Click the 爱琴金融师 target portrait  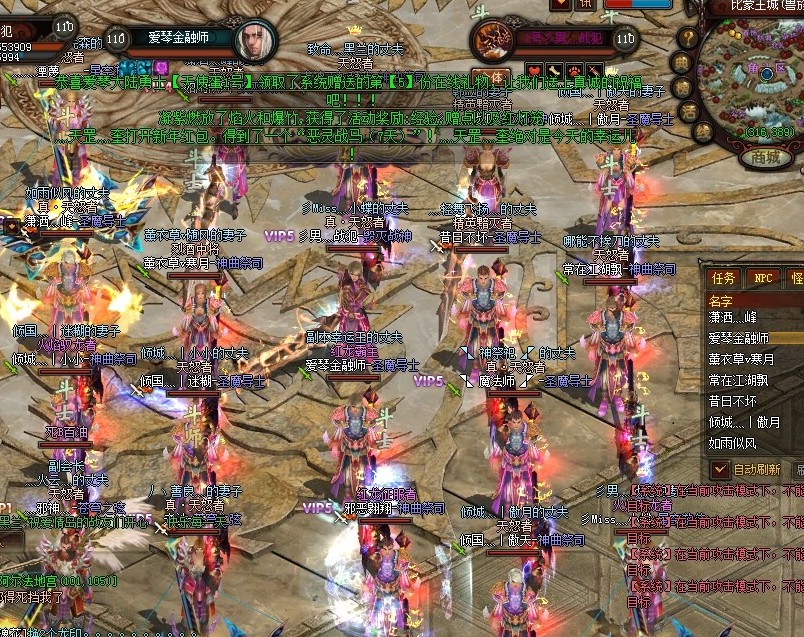click(254, 39)
